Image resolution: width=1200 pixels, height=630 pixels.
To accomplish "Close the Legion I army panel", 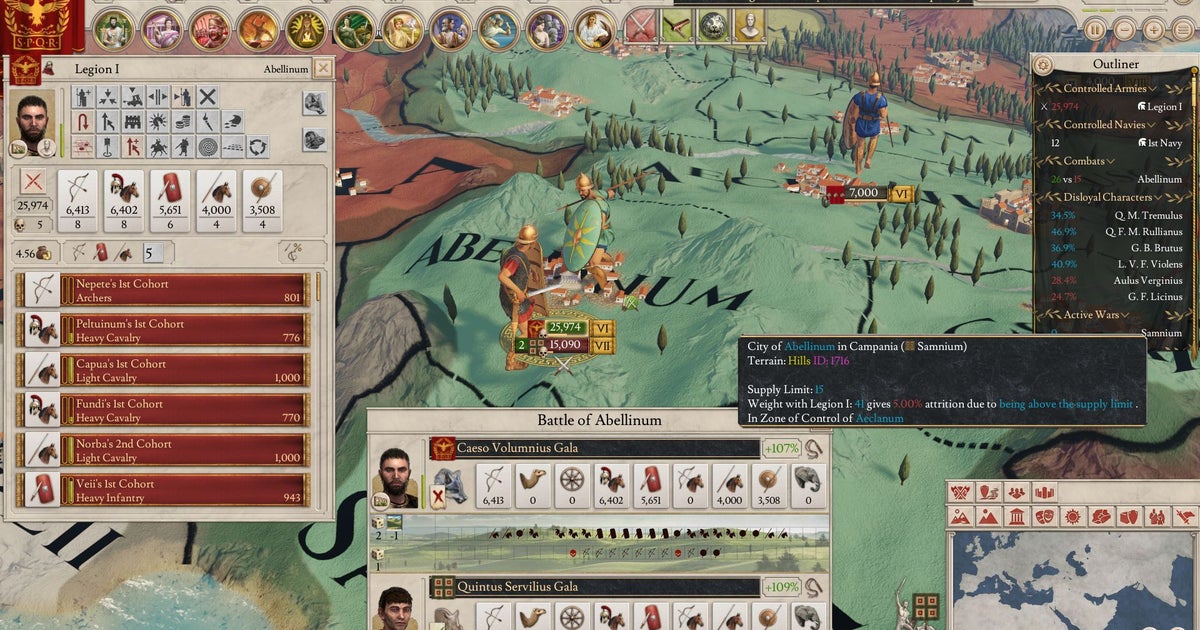I will point(323,69).
